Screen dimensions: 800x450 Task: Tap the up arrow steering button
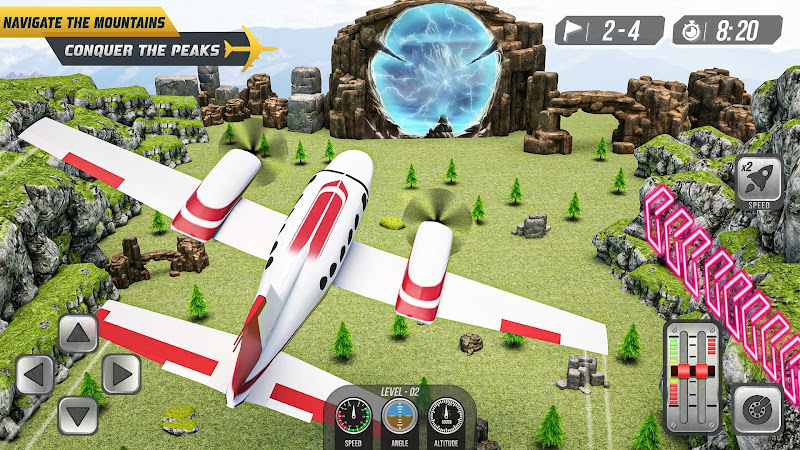[77, 334]
